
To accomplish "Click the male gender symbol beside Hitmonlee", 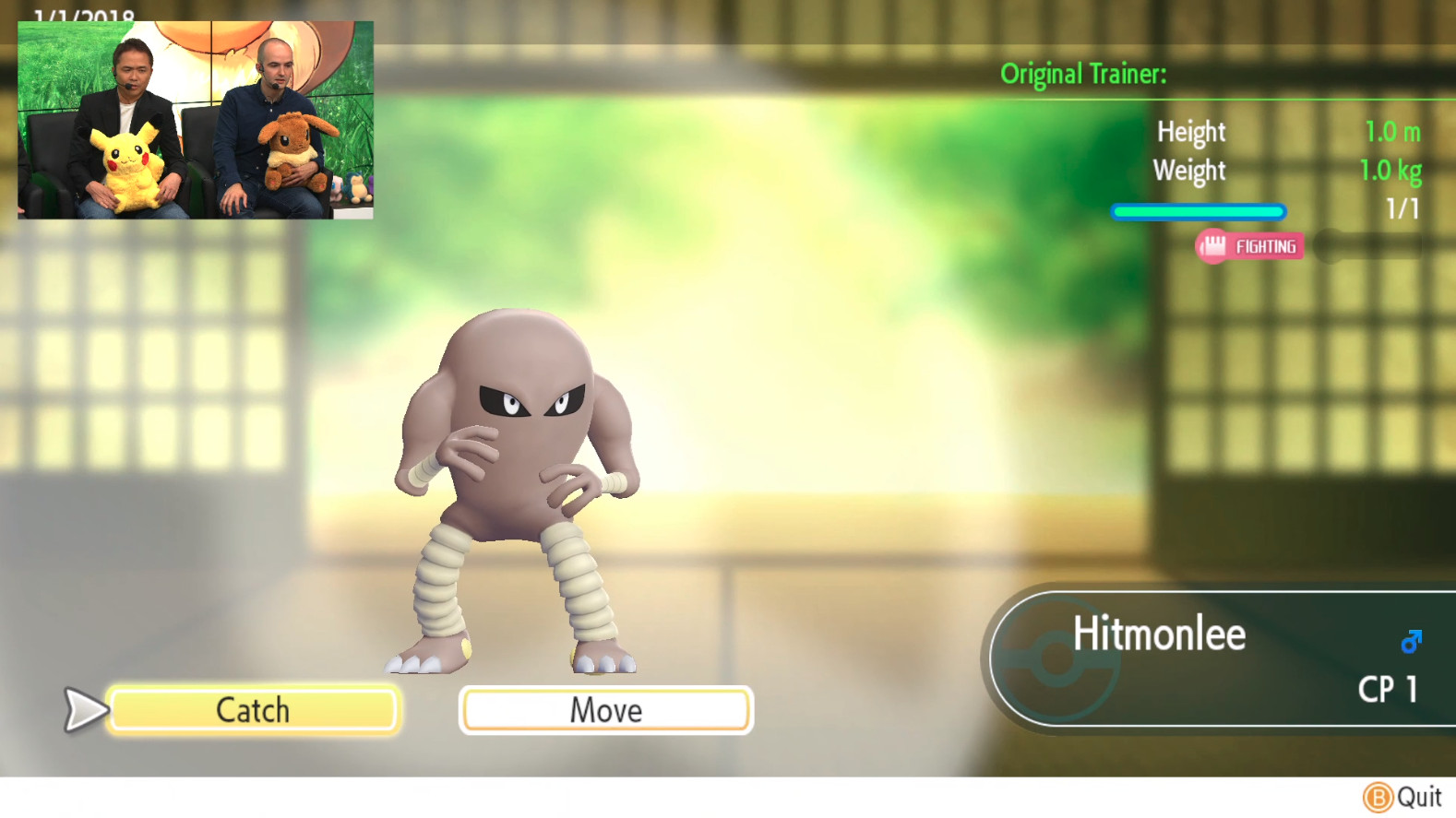I will (1410, 638).
